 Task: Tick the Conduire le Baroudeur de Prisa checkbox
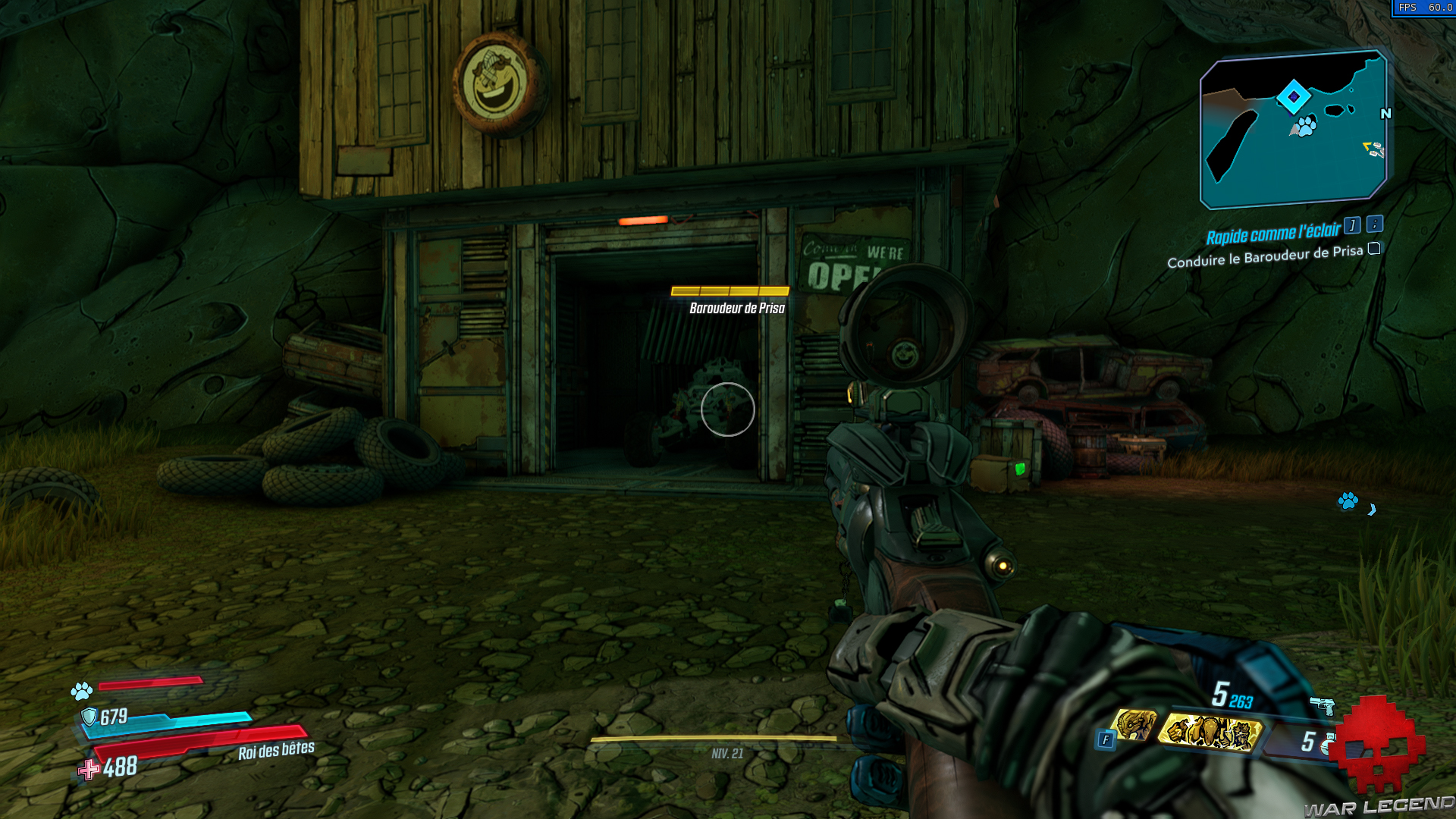pos(1374,250)
